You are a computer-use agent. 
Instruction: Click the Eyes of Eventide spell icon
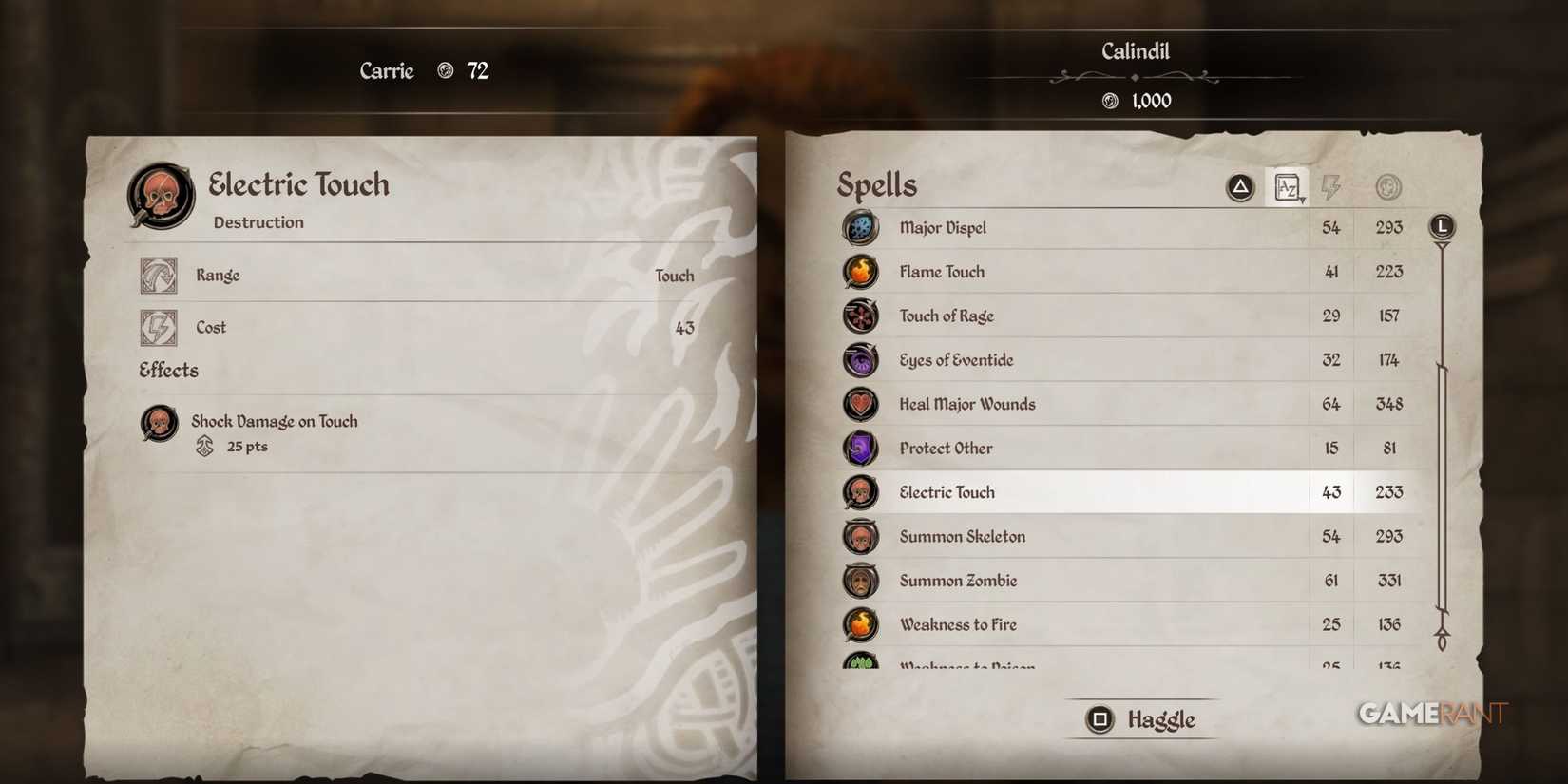click(860, 360)
